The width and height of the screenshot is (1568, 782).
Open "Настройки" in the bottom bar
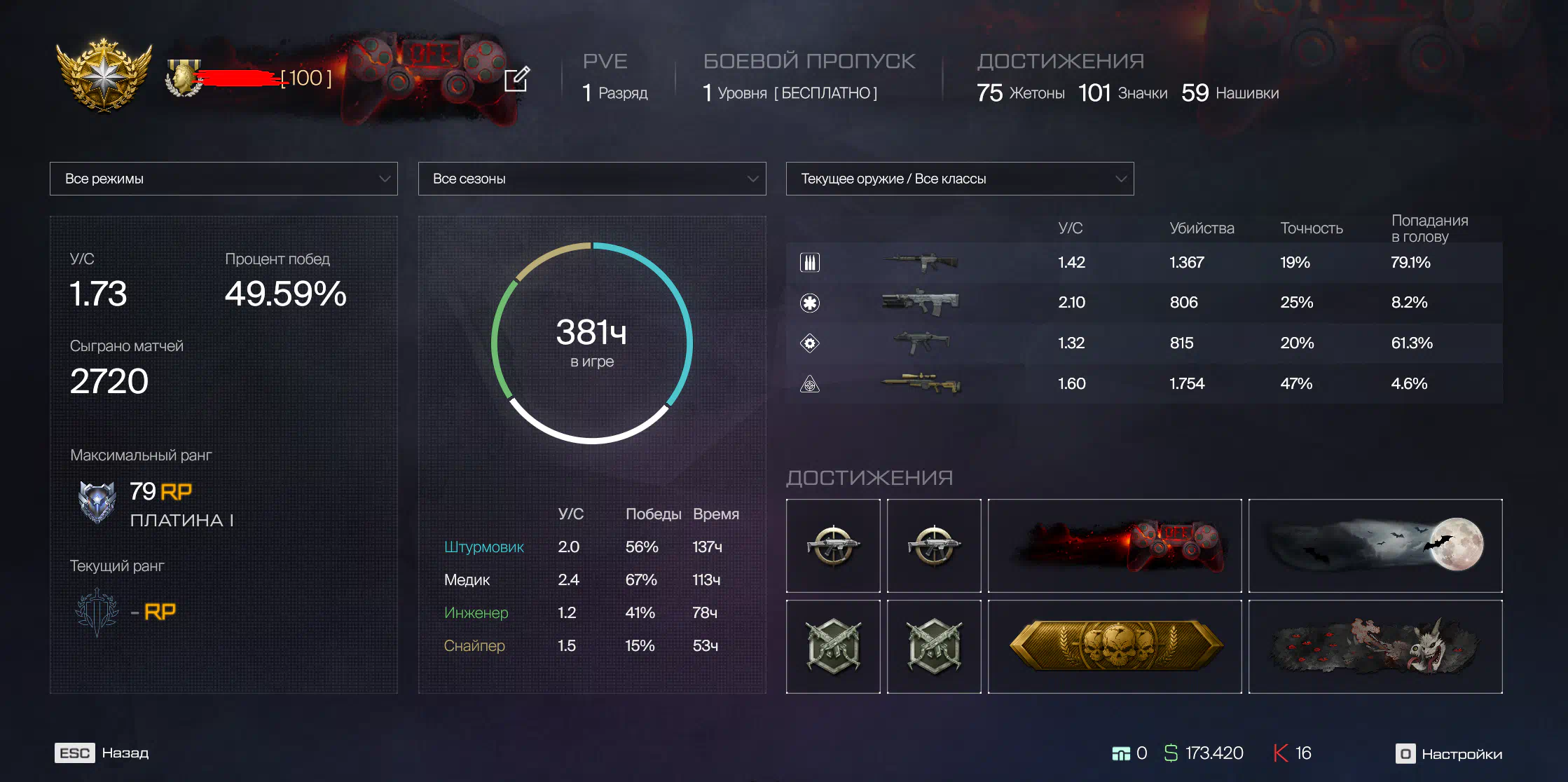[1449, 754]
